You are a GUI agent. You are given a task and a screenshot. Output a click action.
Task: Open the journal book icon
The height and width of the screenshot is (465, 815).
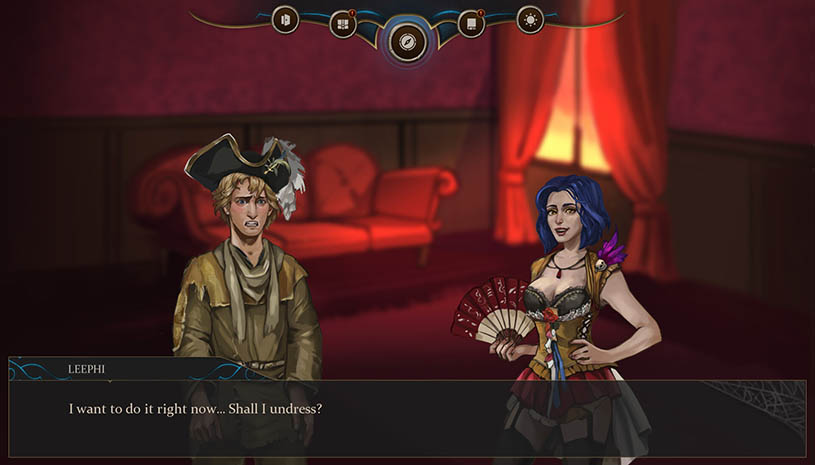click(x=471, y=24)
